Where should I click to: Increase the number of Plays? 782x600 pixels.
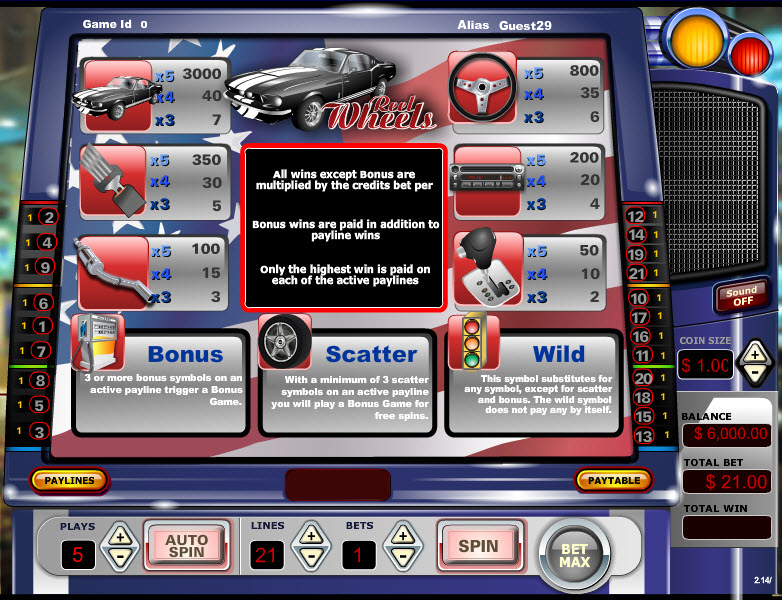pyautogui.click(x=119, y=535)
